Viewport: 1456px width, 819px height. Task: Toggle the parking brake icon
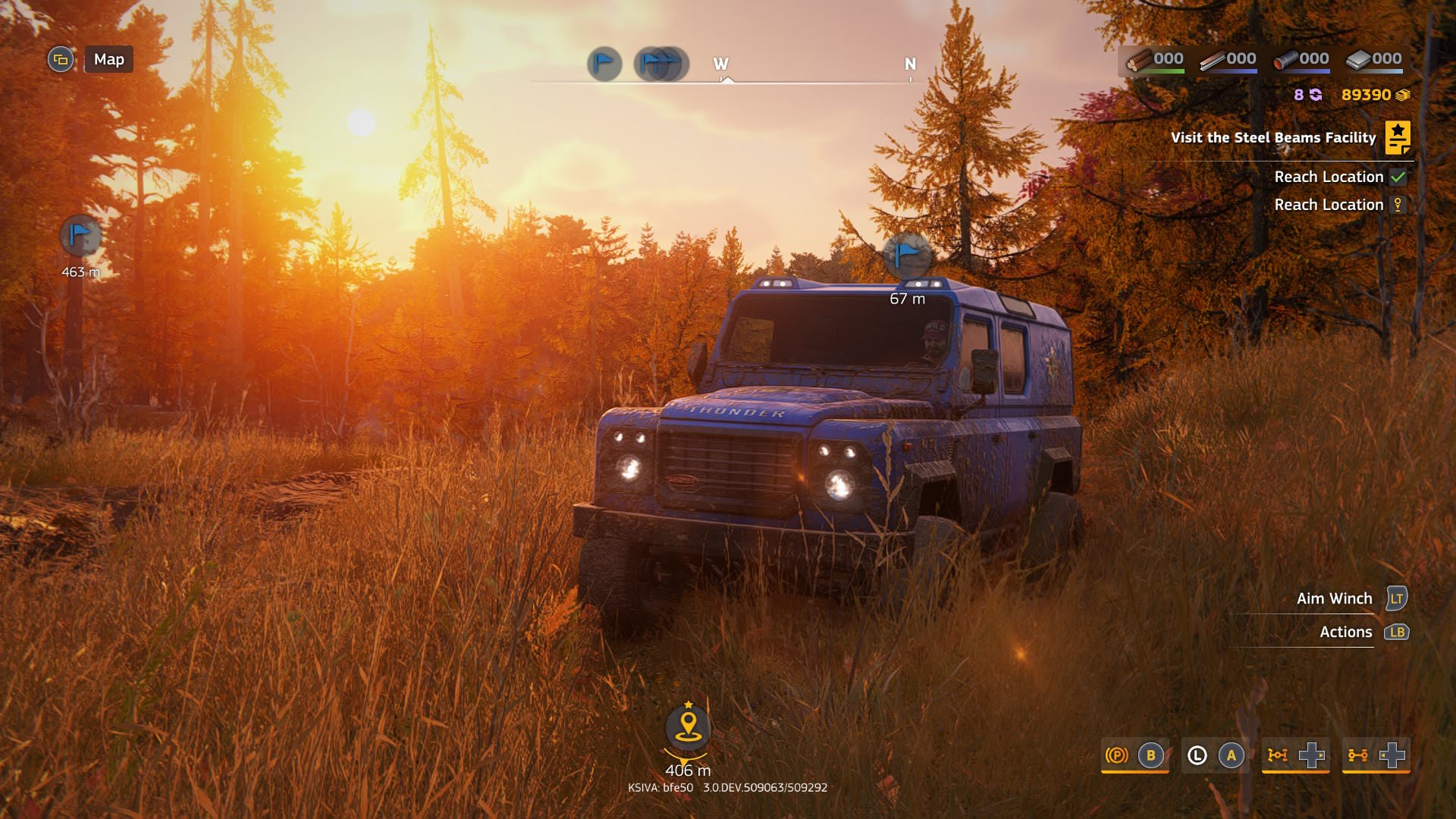(x=1116, y=755)
